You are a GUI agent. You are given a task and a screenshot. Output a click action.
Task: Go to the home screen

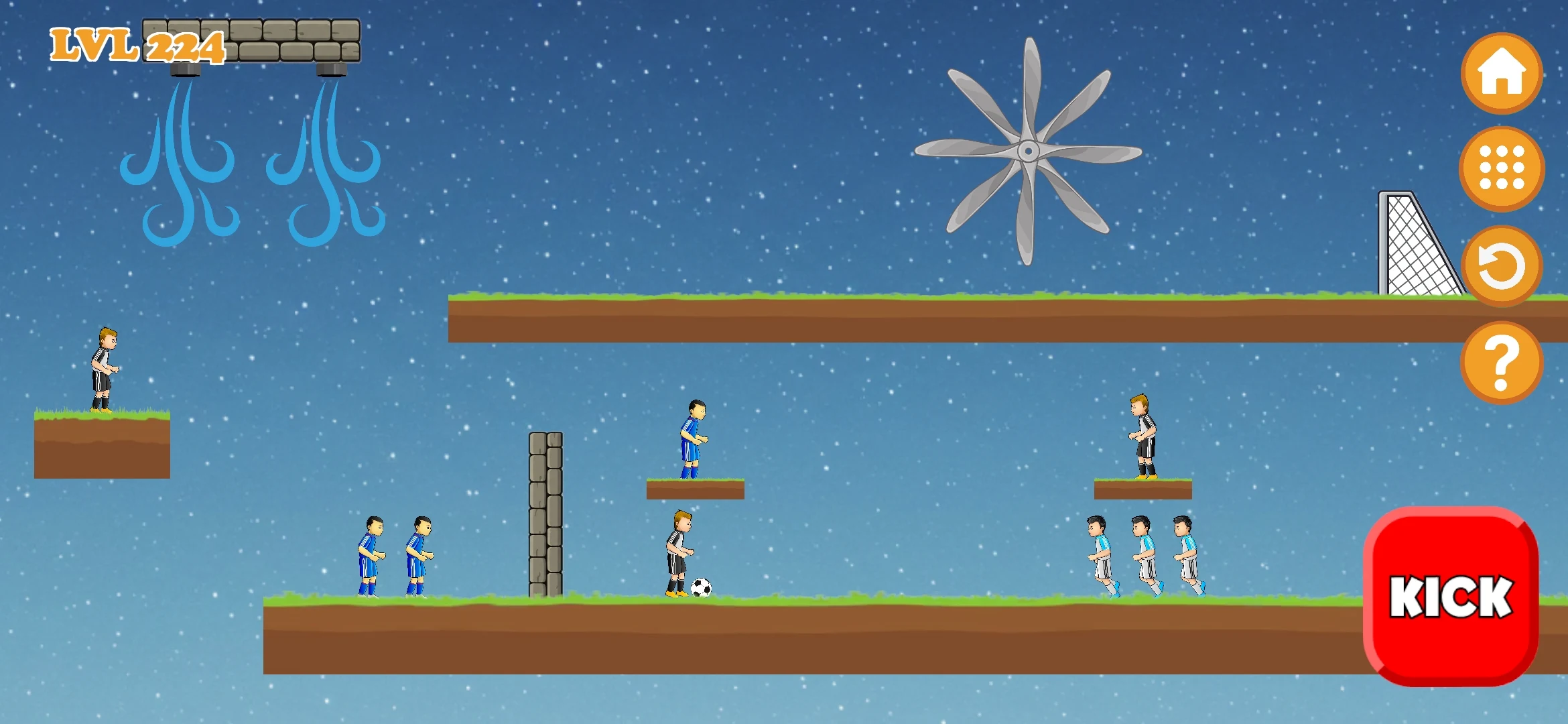1502,74
